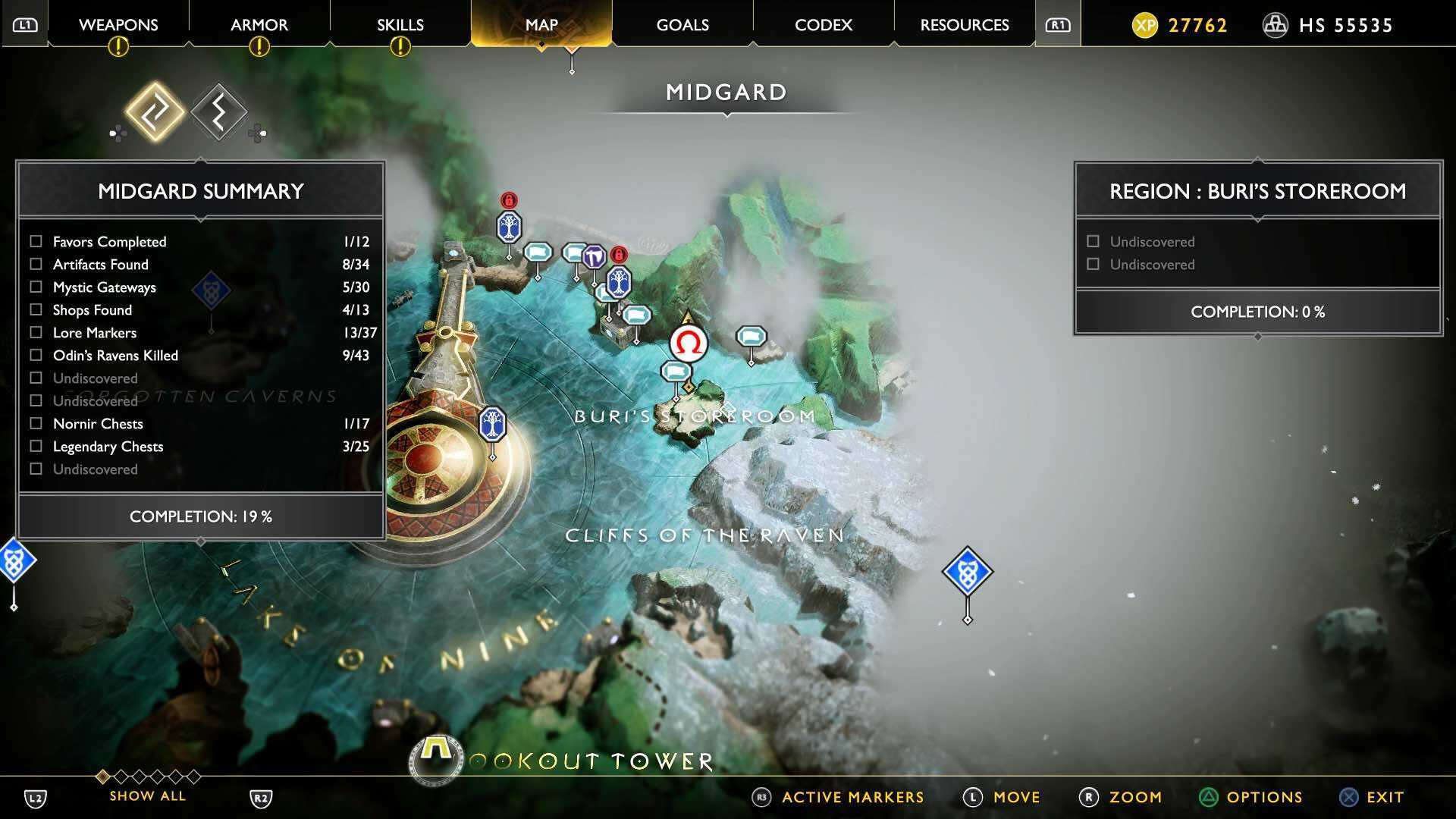Click the yellow objective arrow above the Omega marker
Viewport: 1456px width, 819px height.
(688, 315)
